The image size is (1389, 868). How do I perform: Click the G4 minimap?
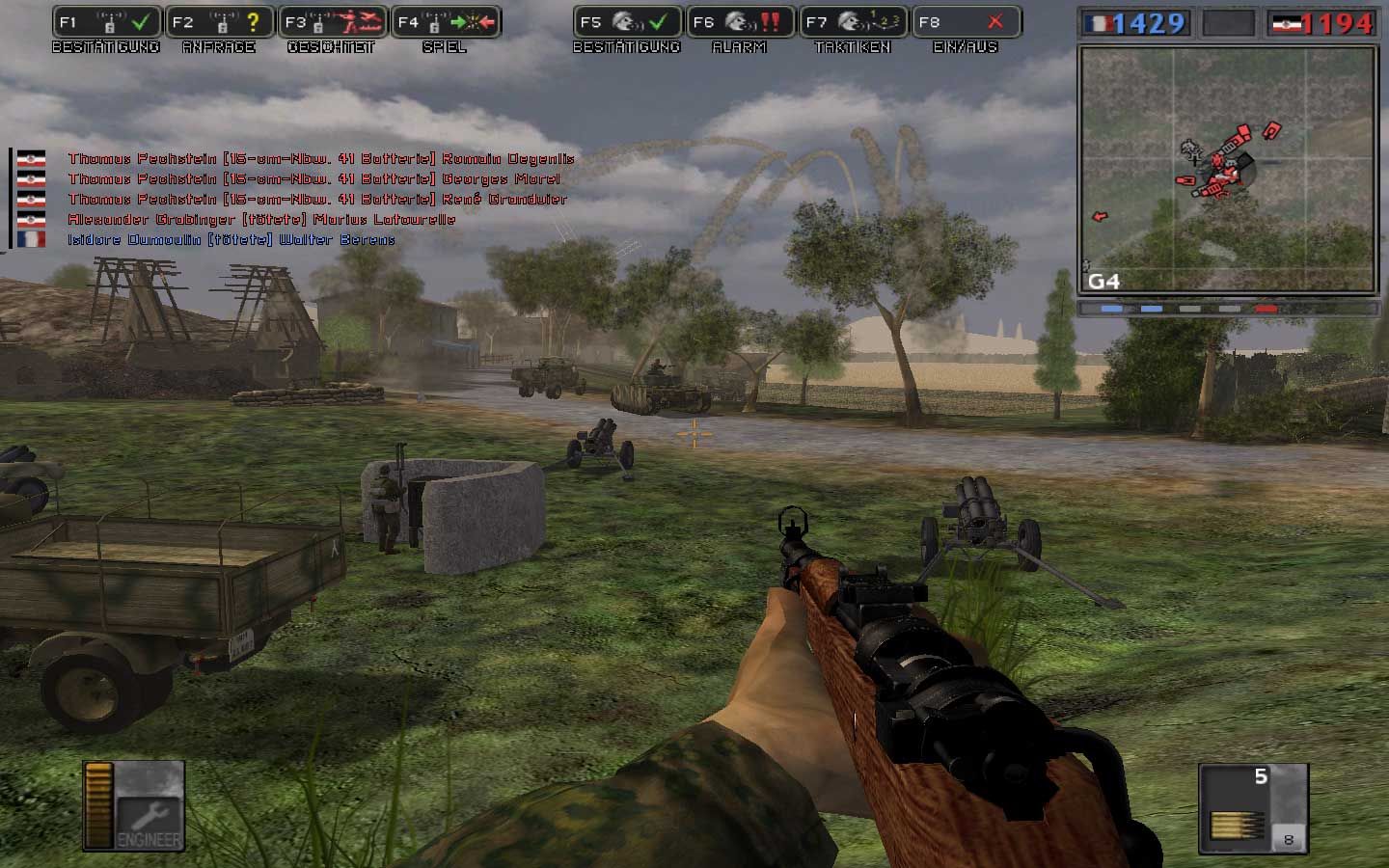1228,170
